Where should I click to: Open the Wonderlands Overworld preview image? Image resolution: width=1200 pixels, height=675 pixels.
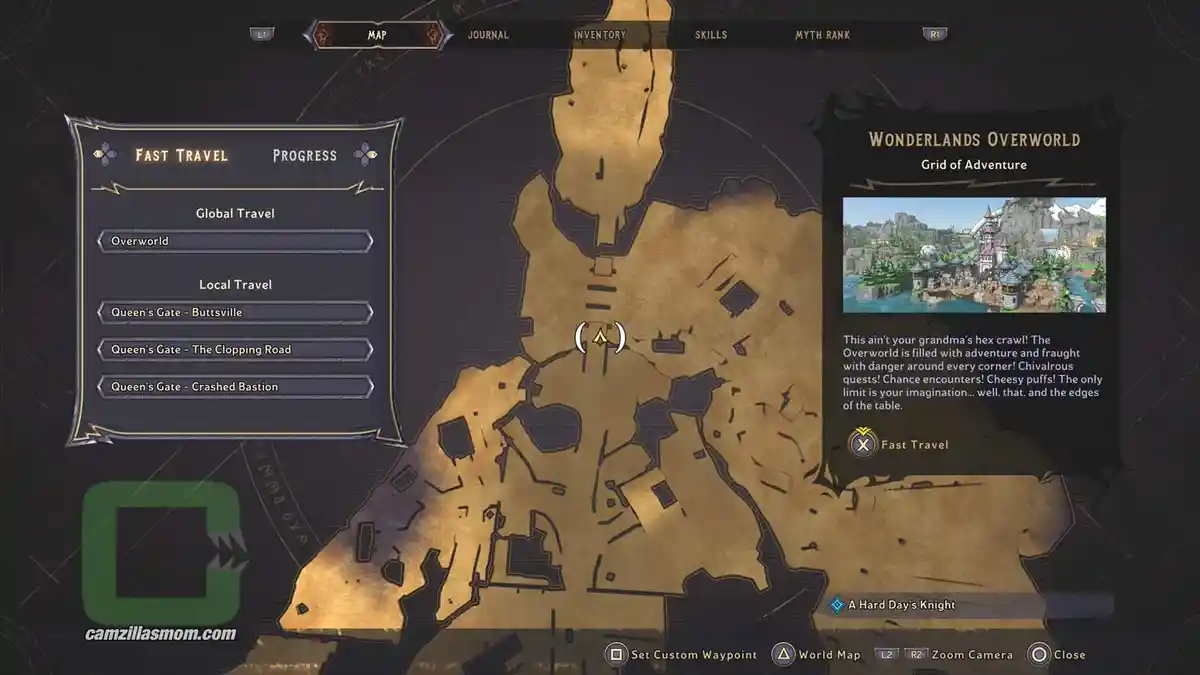(x=974, y=255)
